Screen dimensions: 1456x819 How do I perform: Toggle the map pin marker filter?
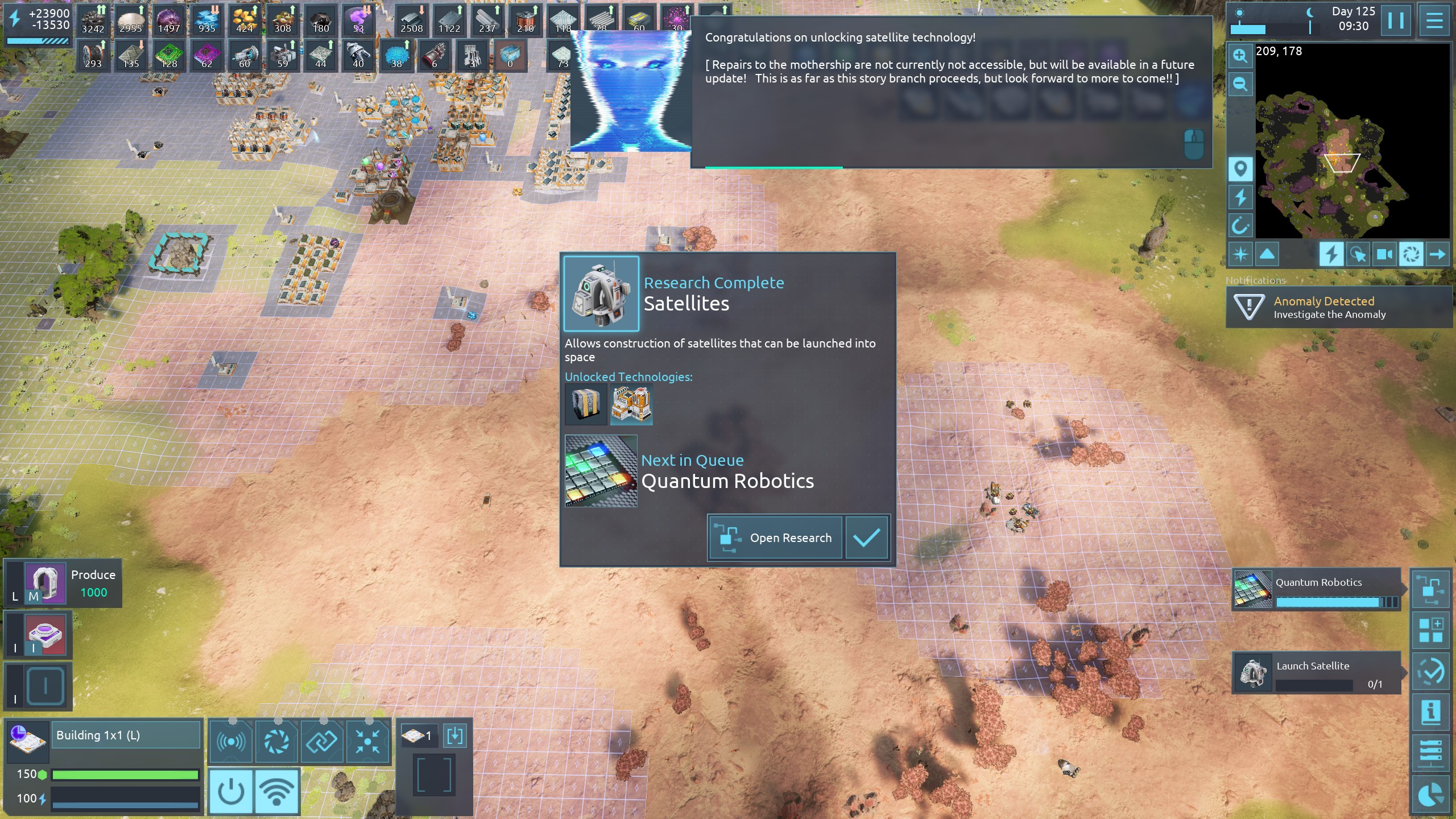click(1240, 169)
